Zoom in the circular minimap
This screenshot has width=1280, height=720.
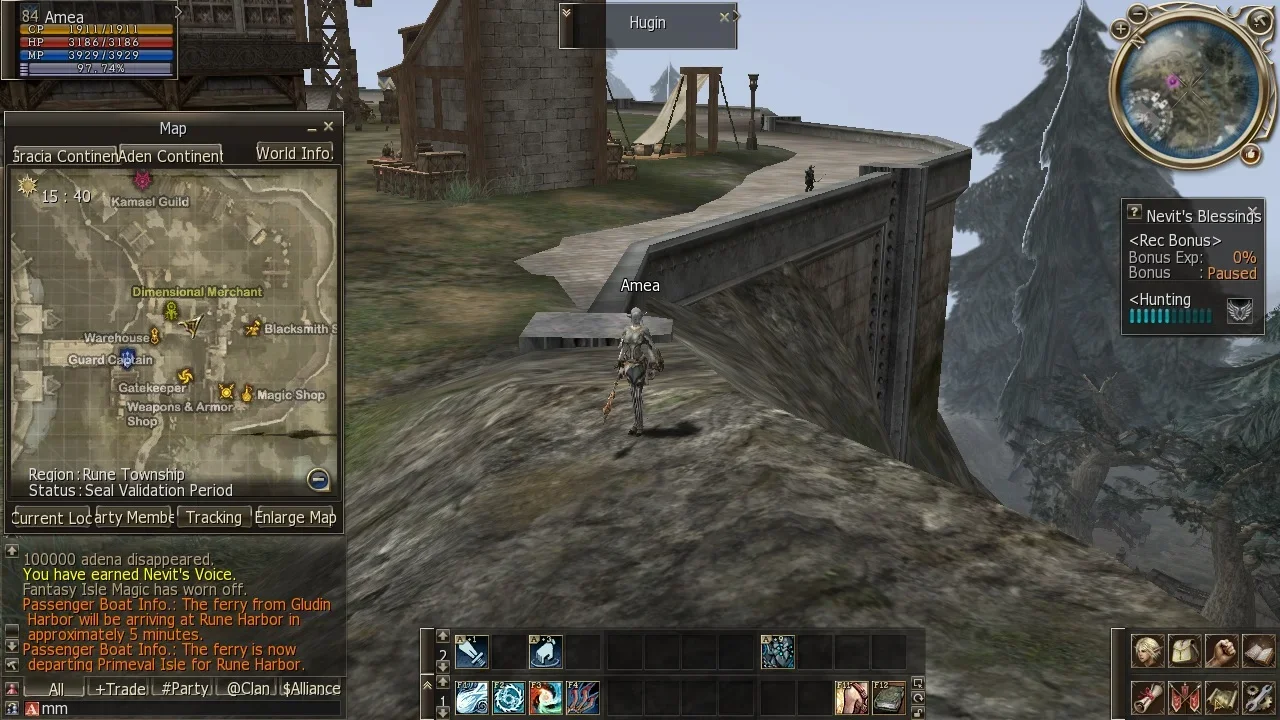1120,30
